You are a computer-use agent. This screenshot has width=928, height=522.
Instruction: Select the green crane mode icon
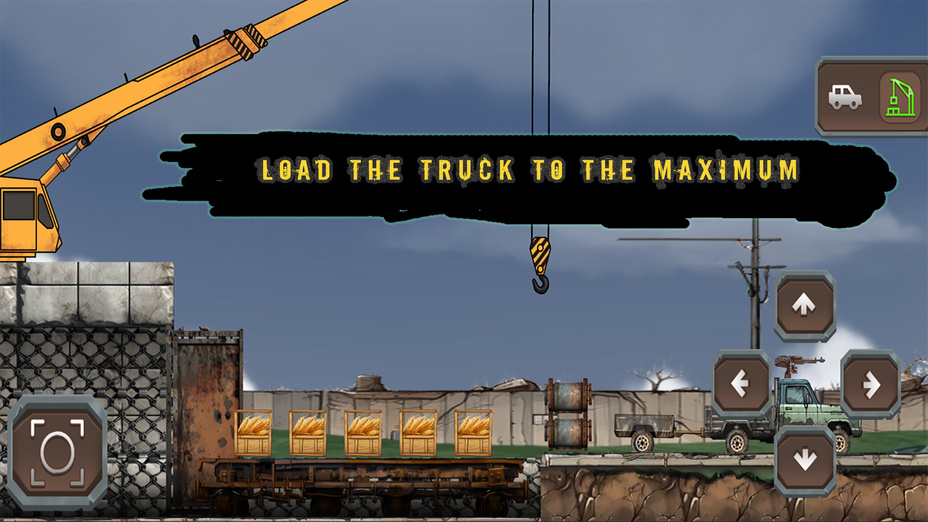[x=898, y=97]
